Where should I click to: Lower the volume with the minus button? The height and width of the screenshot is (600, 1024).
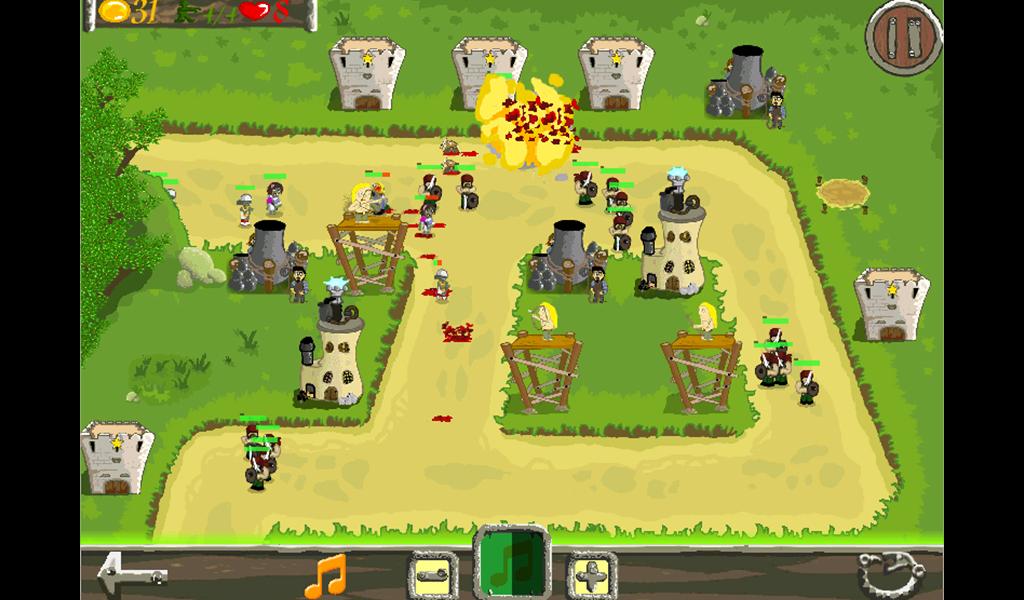[433, 575]
